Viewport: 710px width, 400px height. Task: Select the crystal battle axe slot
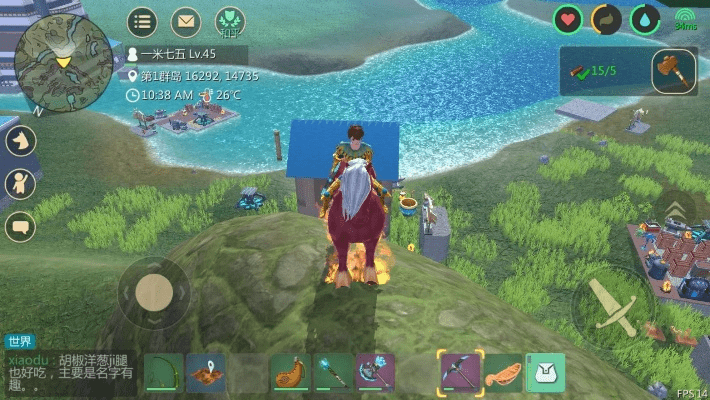click(x=376, y=372)
